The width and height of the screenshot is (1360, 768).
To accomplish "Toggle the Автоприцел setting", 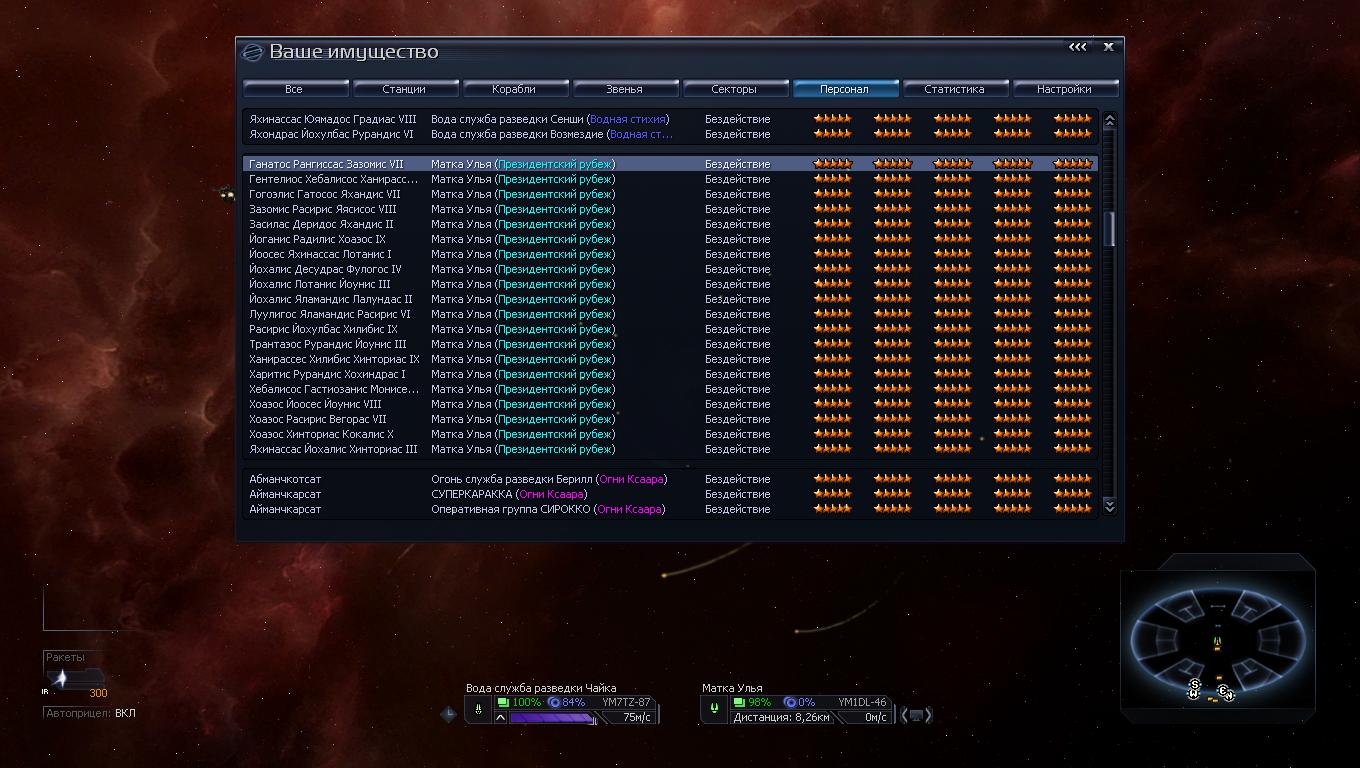I will [90, 713].
